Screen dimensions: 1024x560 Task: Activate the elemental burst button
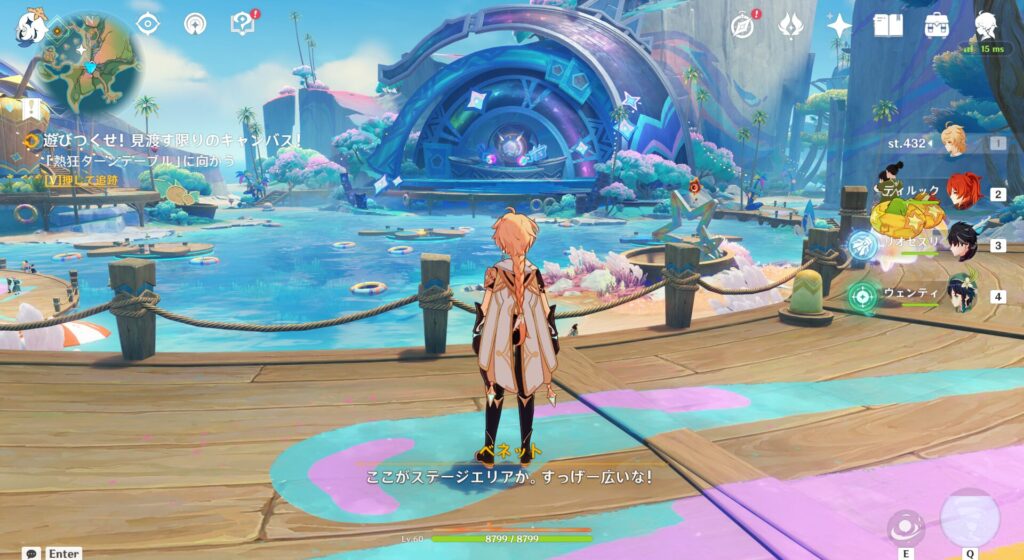pyautogui.click(x=969, y=519)
